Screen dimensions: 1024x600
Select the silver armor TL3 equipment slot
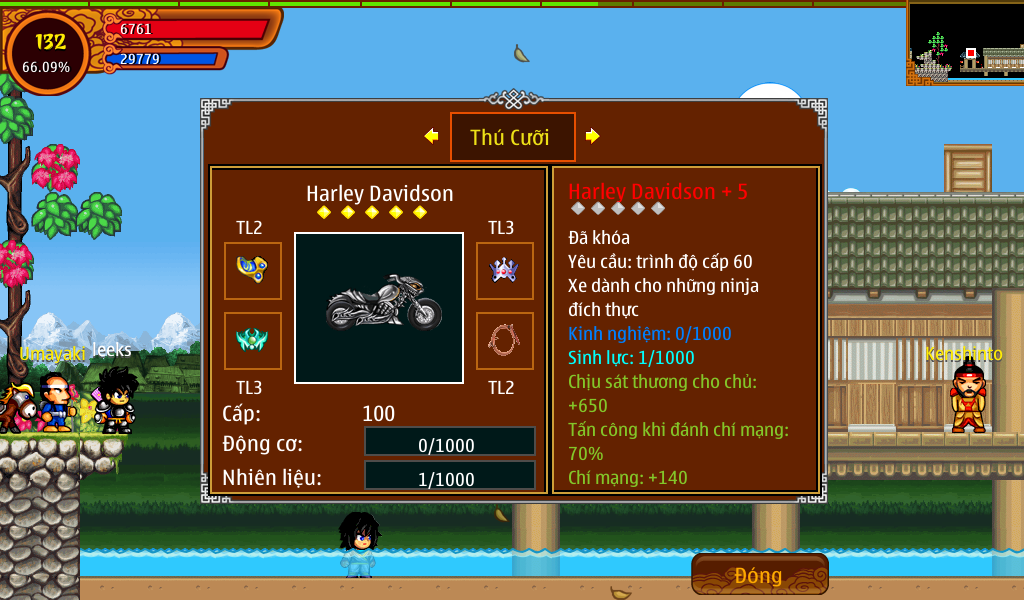pyautogui.click(x=504, y=270)
